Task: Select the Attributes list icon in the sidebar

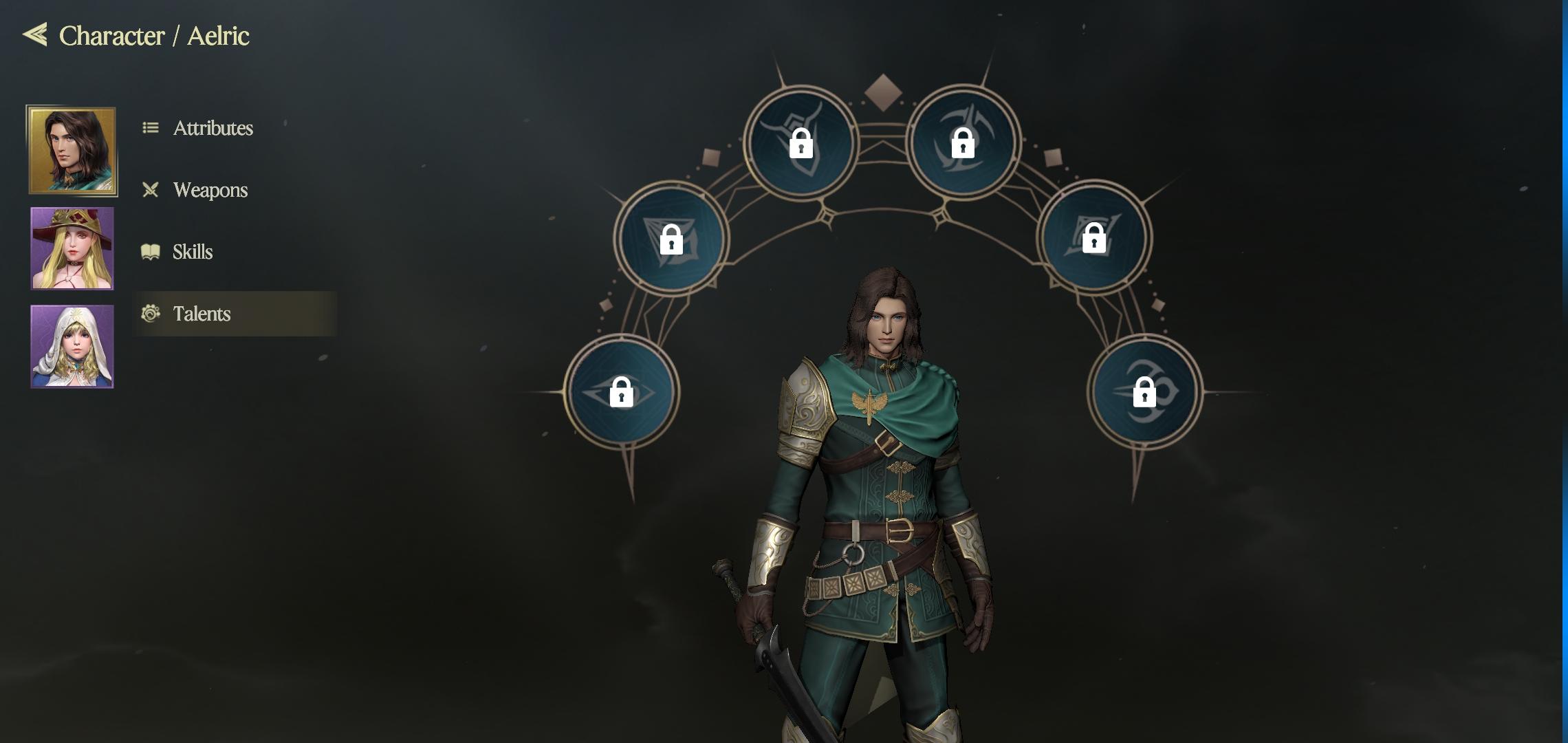Action: click(152, 128)
